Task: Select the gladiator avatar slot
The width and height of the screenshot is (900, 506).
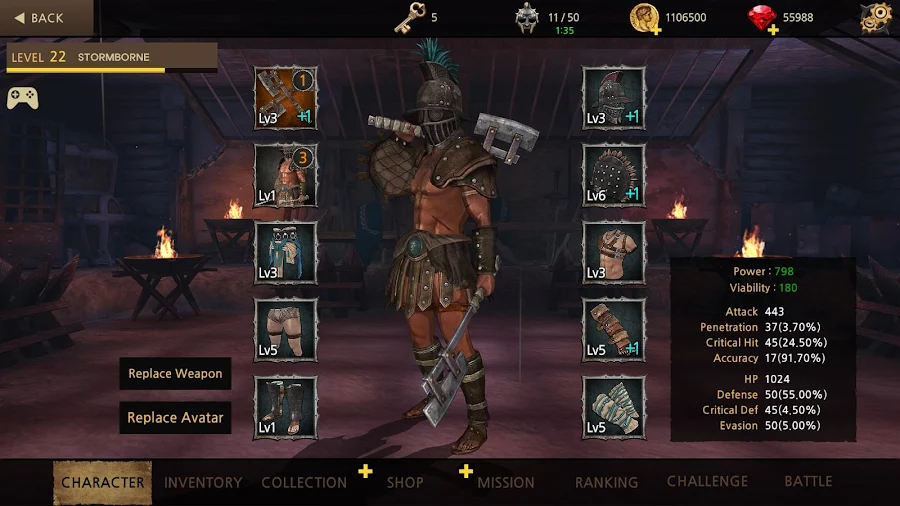Action: 285,175
